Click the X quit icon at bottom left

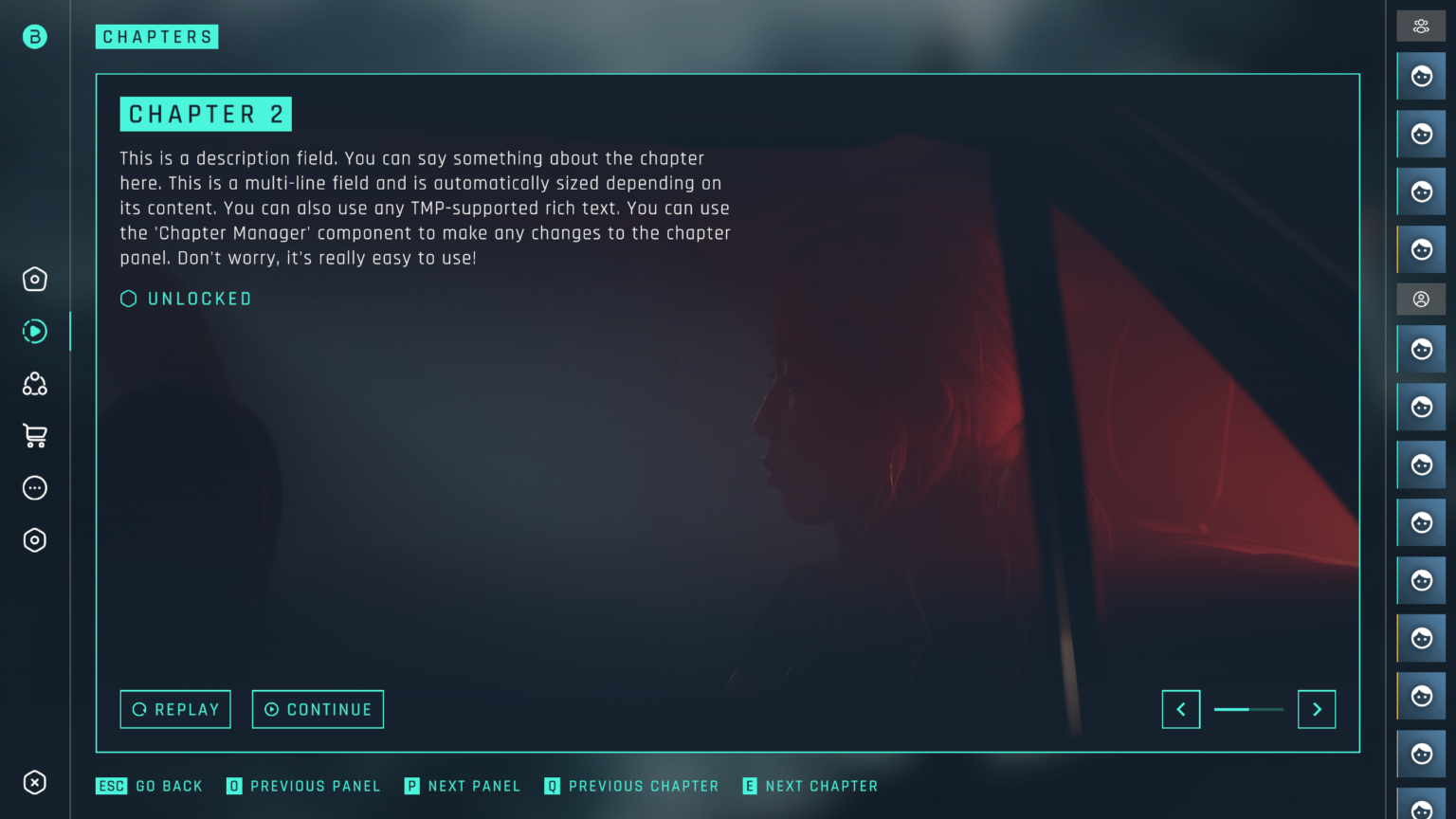tap(34, 783)
